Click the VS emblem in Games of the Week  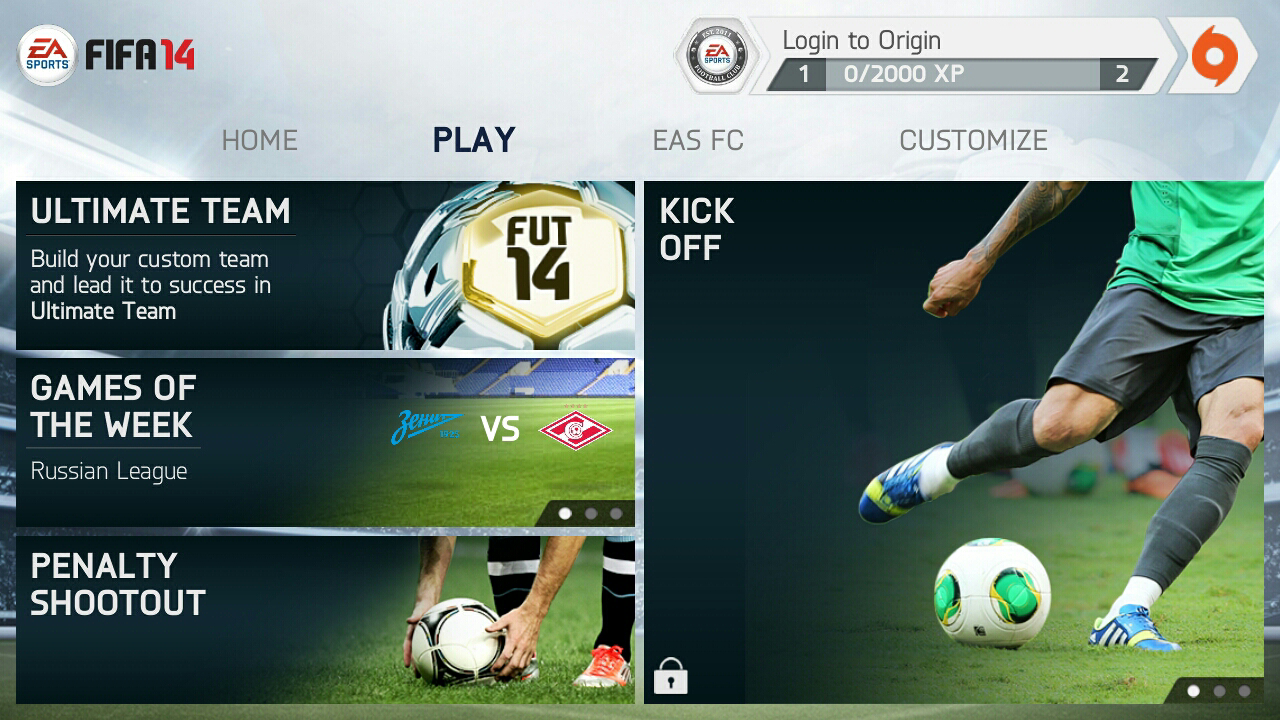pyautogui.click(x=500, y=428)
